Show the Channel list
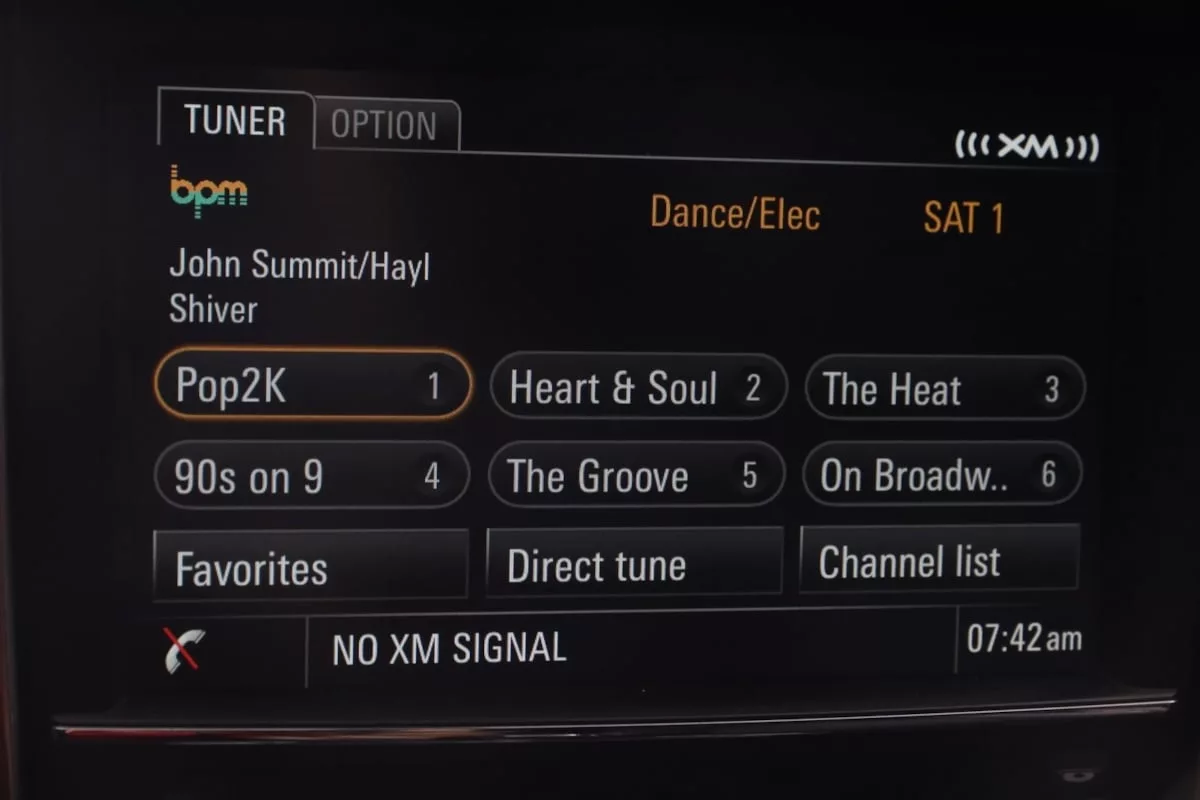1200x800 pixels. pos(938,561)
